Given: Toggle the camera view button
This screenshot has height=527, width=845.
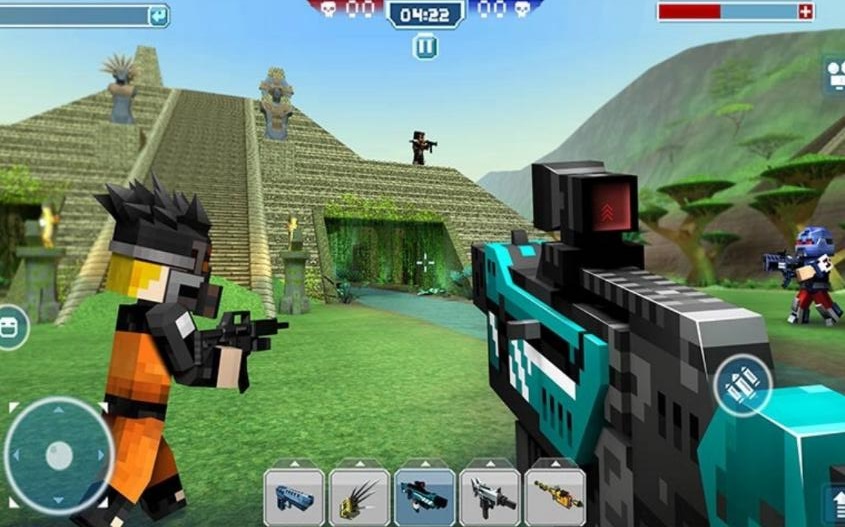Looking at the screenshot, I should click(x=835, y=72).
